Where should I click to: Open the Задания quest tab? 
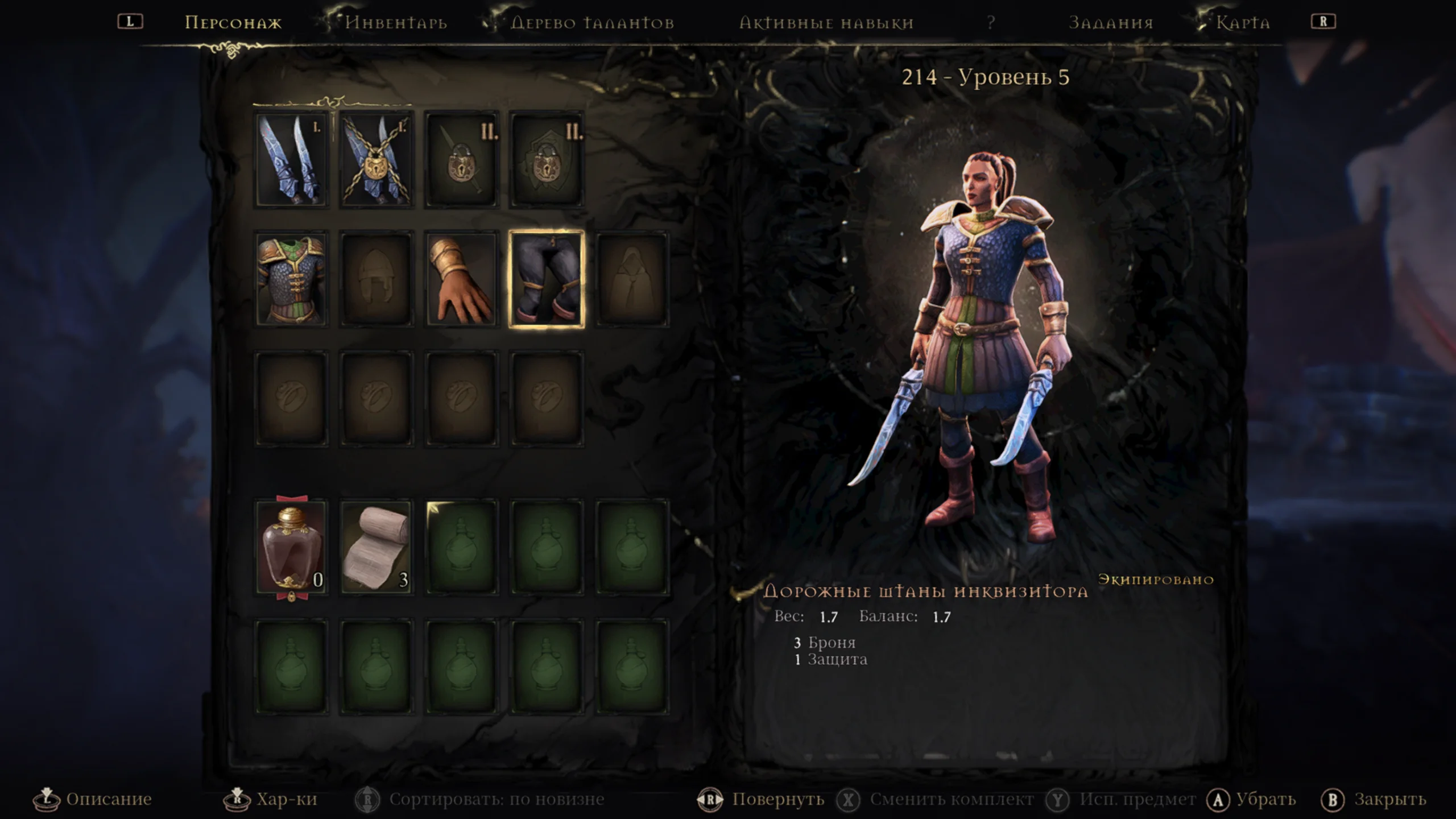[1111, 23]
